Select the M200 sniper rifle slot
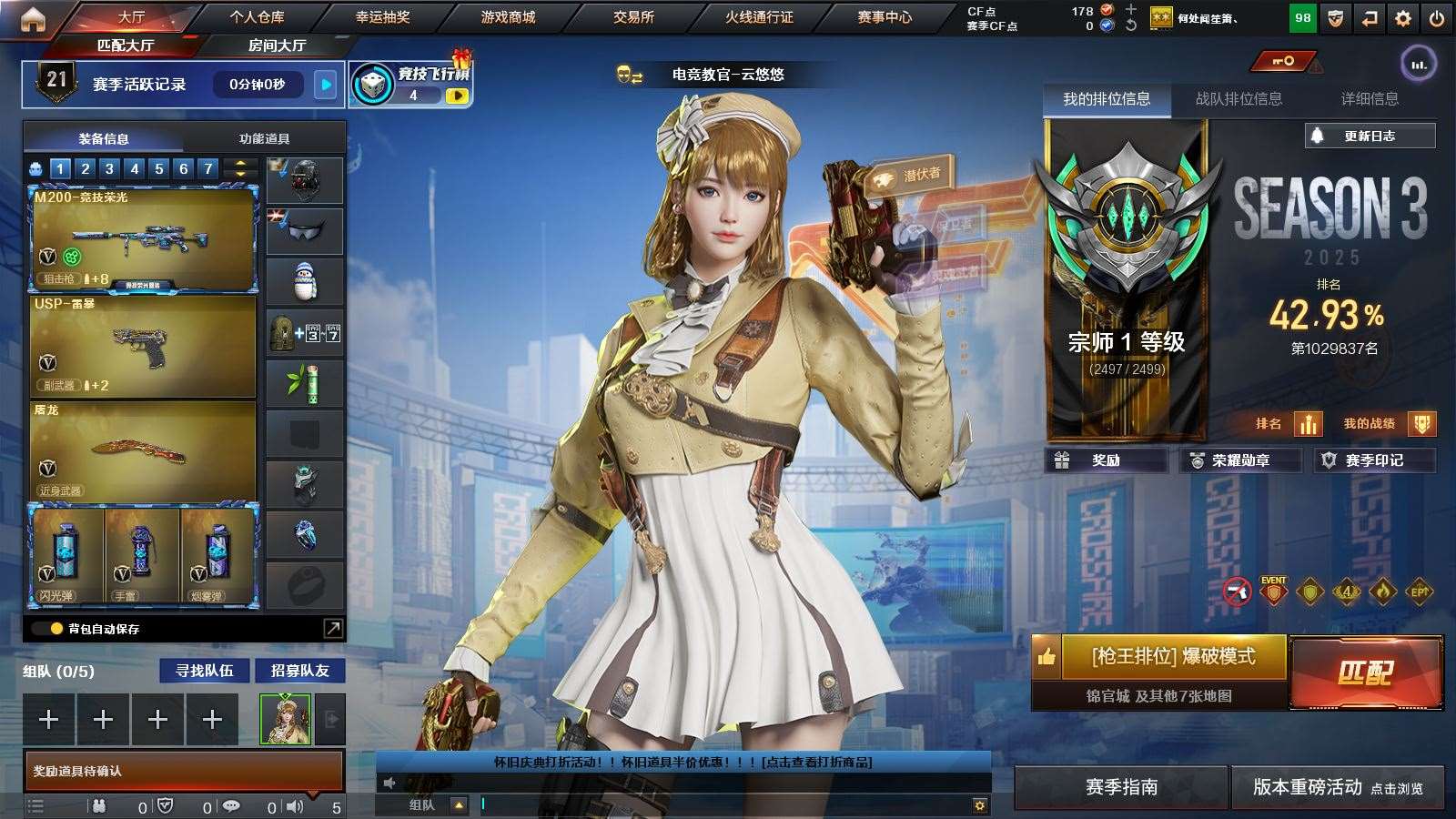Image resolution: width=1456 pixels, height=819 pixels. point(143,239)
